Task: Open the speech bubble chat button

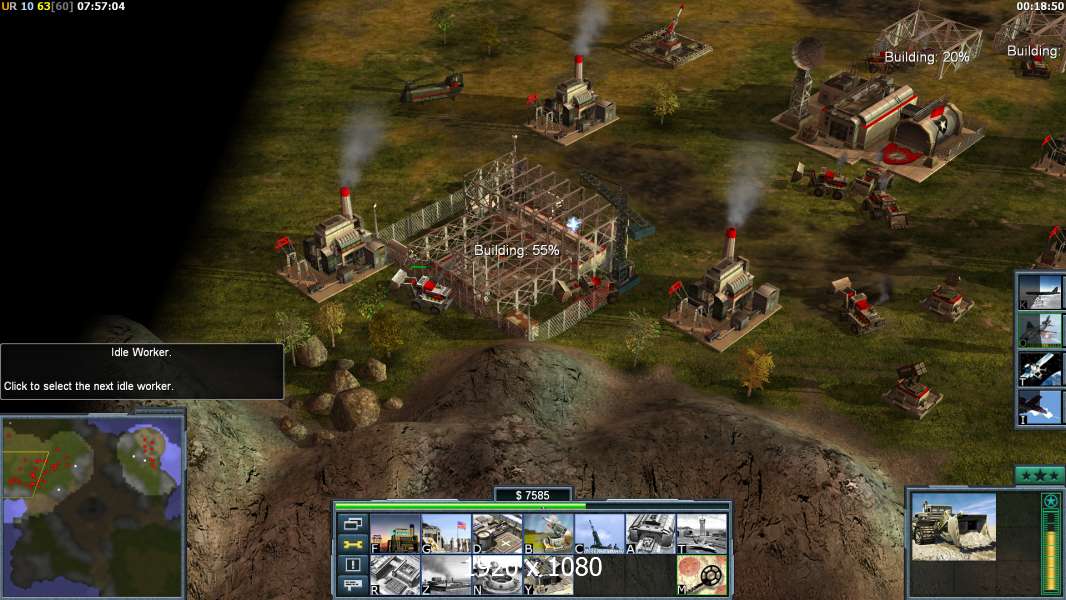Action: coord(353,585)
